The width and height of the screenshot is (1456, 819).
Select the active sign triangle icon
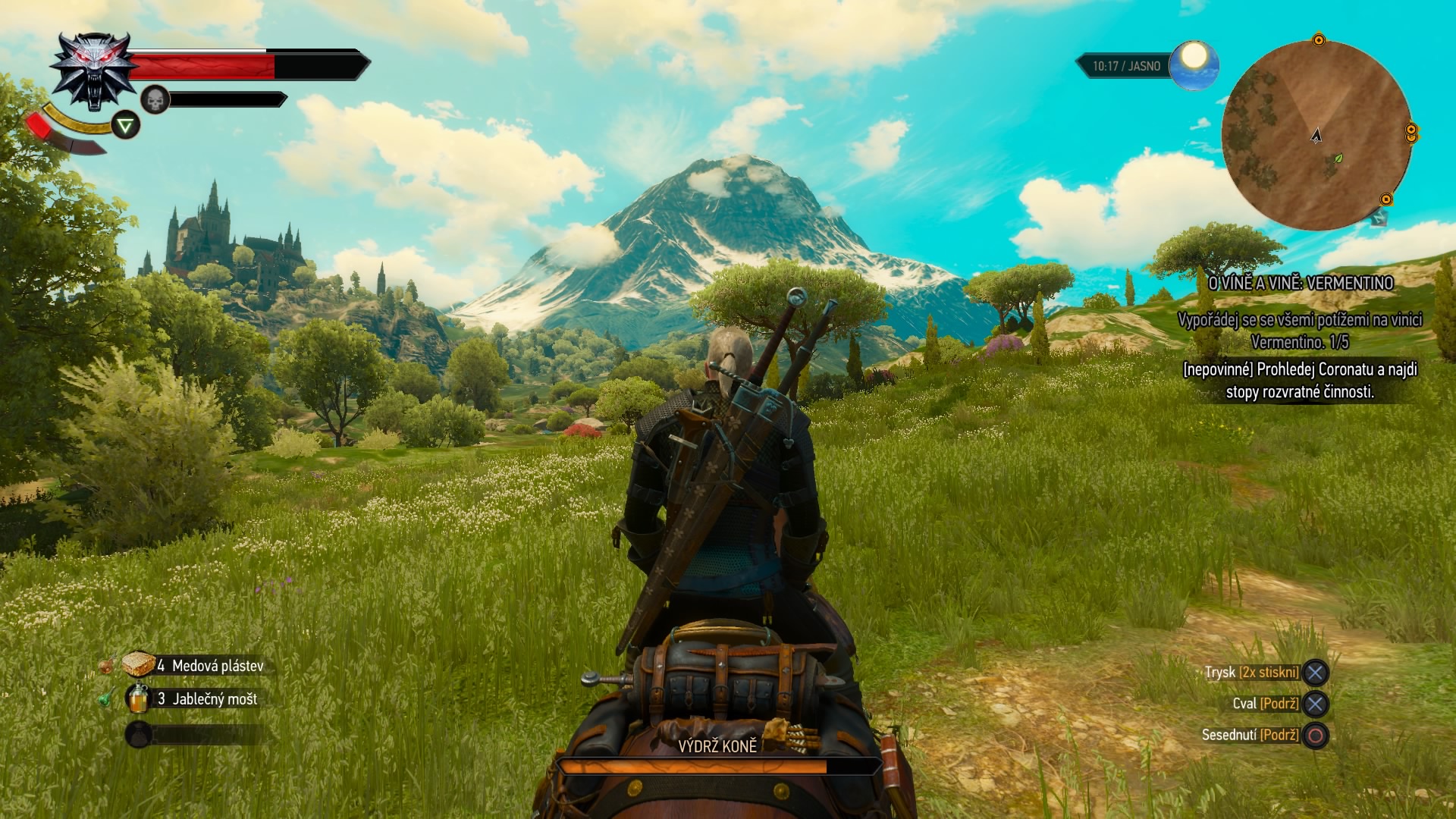coord(126,125)
